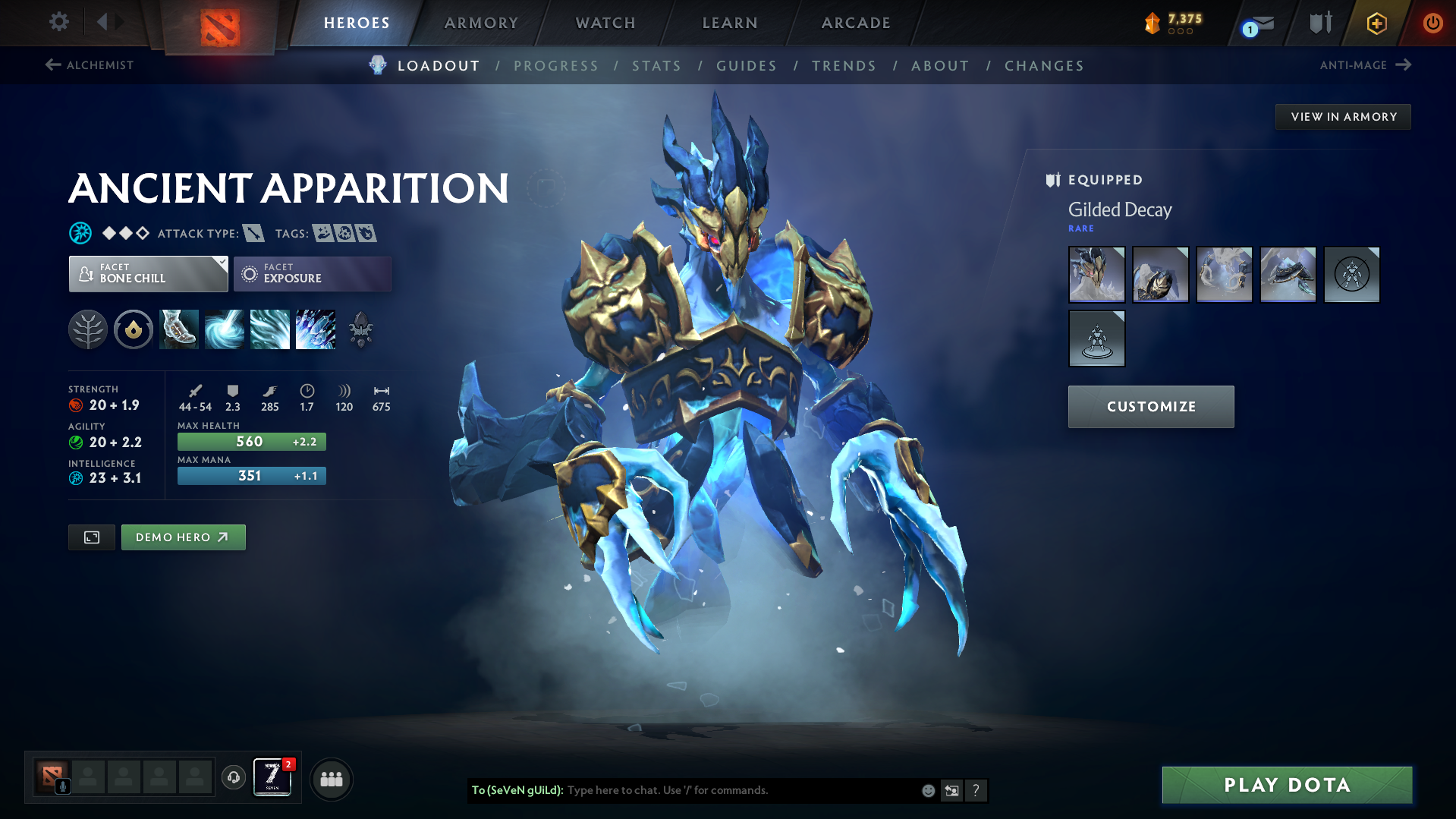Open the Ancient Apparition talent tree icon
The image size is (1456, 819).
(x=88, y=329)
